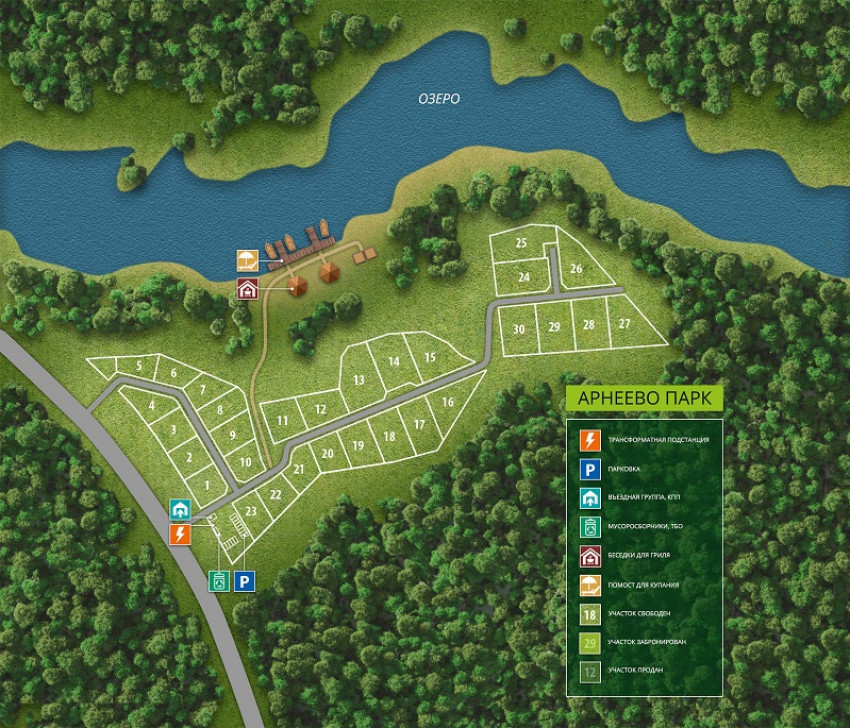
Task: Choose plot 27 on the site plan
Action: [624, 324]
